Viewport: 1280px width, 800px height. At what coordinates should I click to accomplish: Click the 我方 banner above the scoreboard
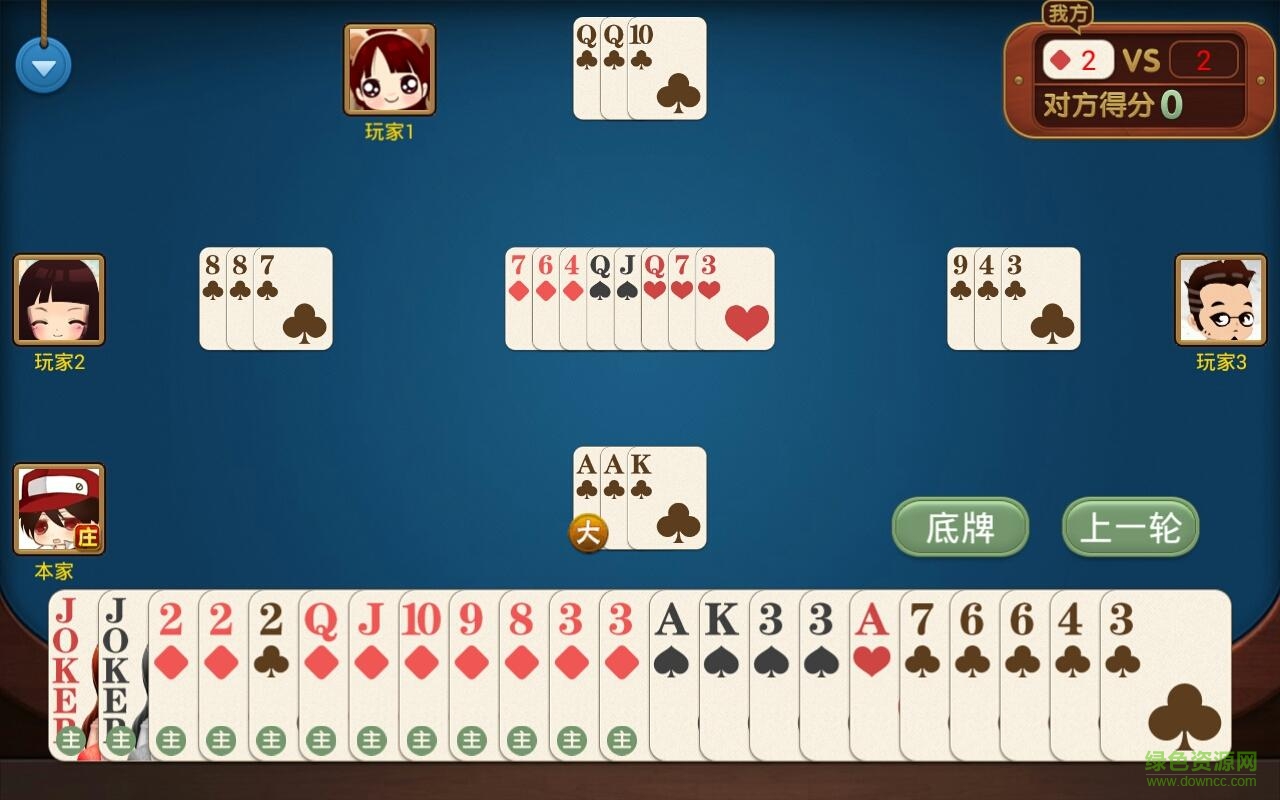coord(1066,14)
